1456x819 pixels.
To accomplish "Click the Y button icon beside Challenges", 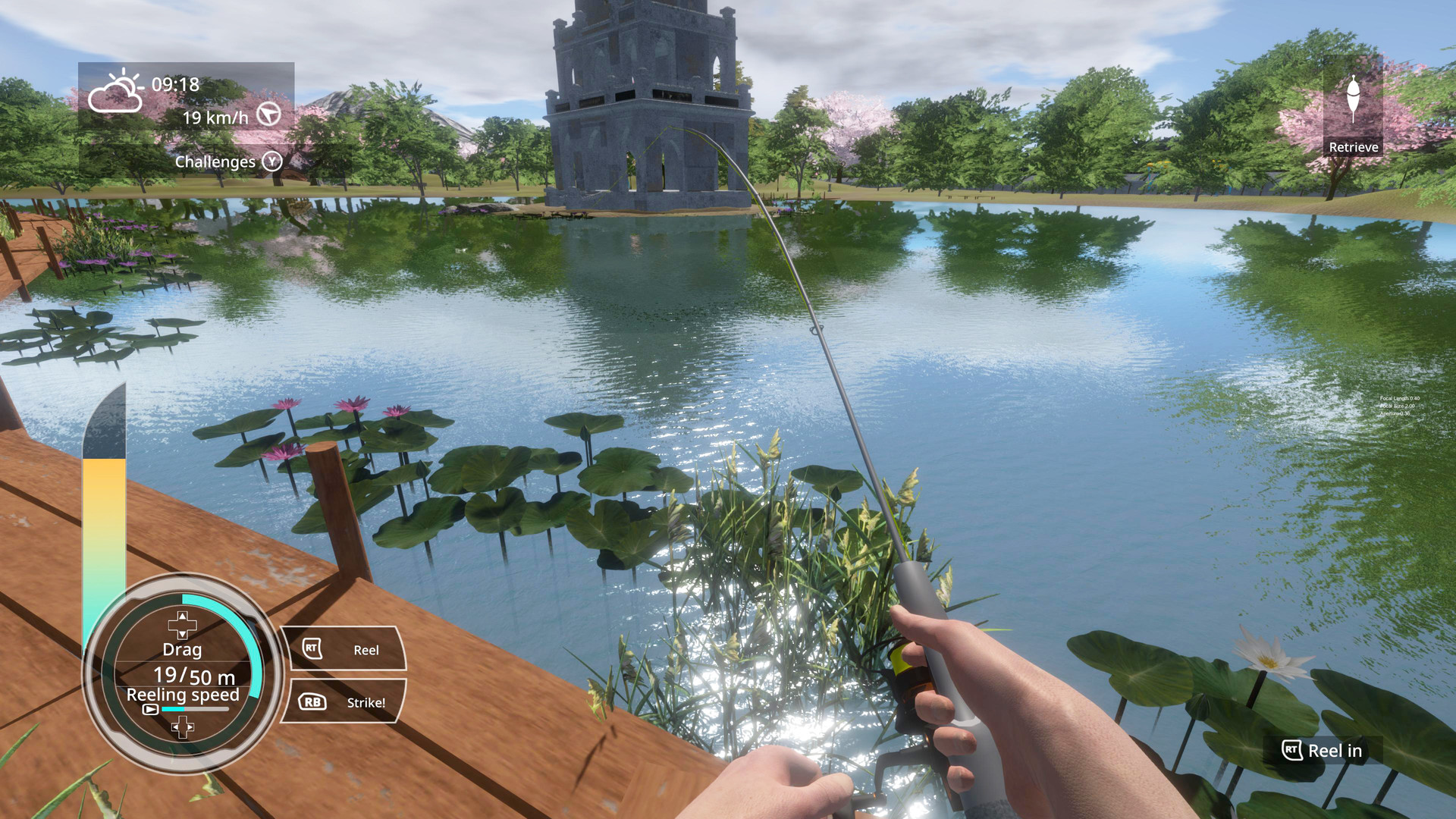I will click(x=272, y=162).
